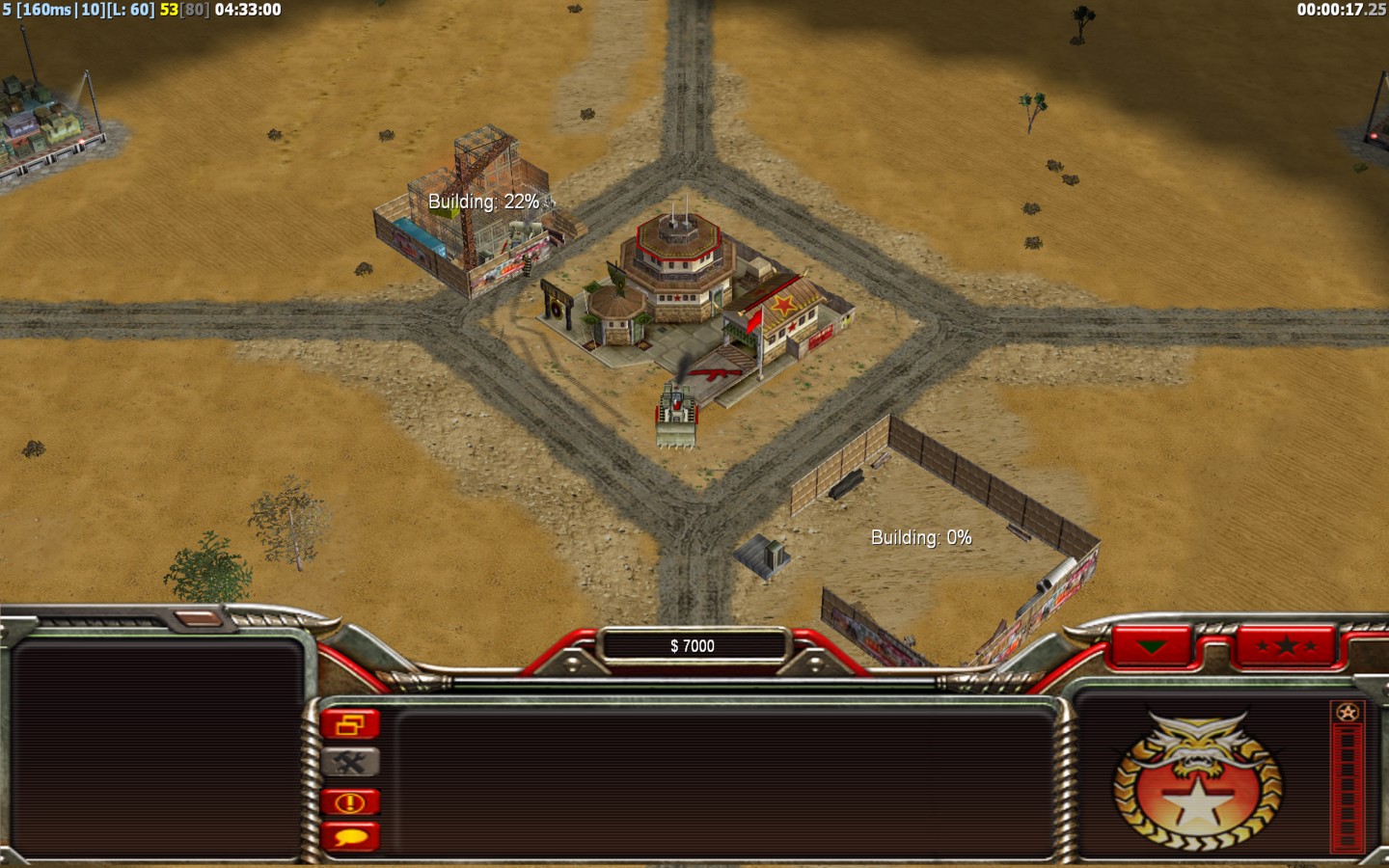Hide the control bar with green arrow button
1389x868 pixels.
tap(1152, 646)
